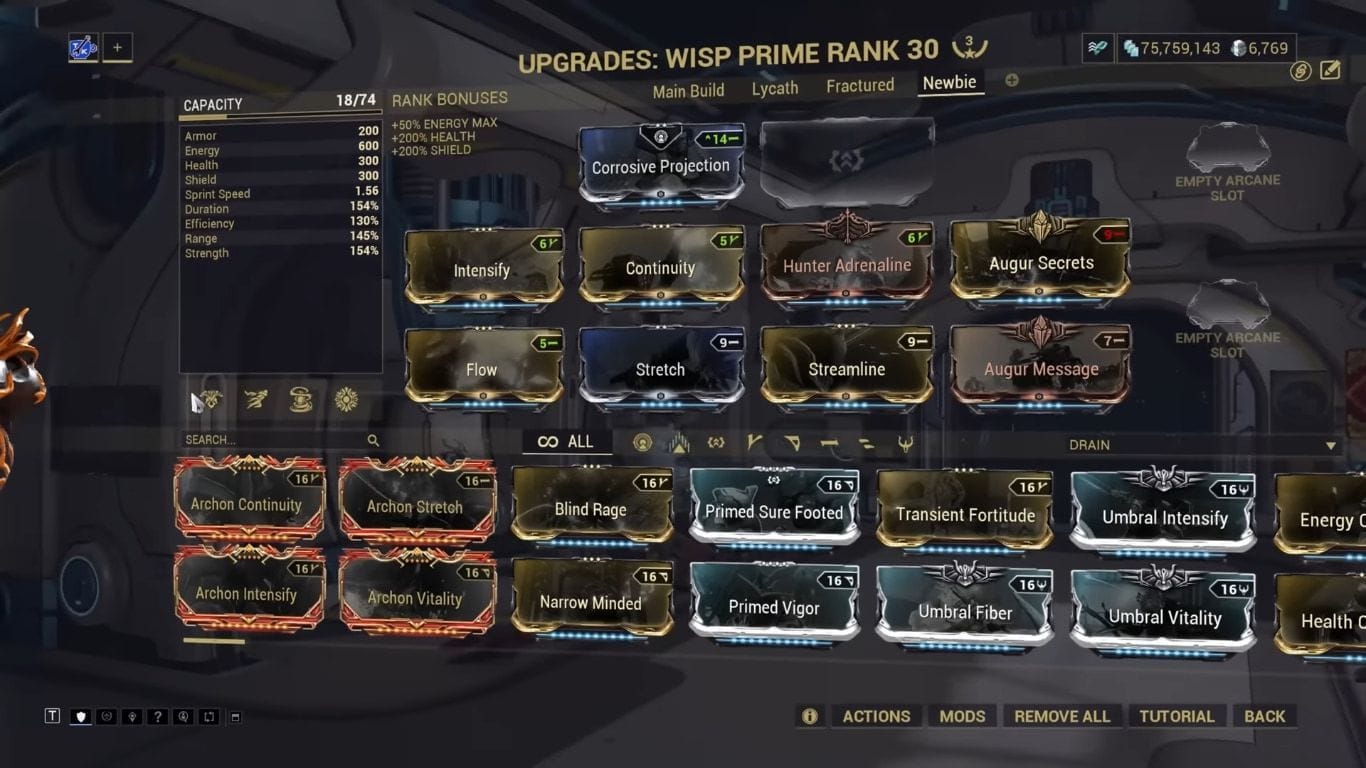Click the loadout swap icon near bottom left
Viewport: 1366px width, 768px height.
(209, 716)
